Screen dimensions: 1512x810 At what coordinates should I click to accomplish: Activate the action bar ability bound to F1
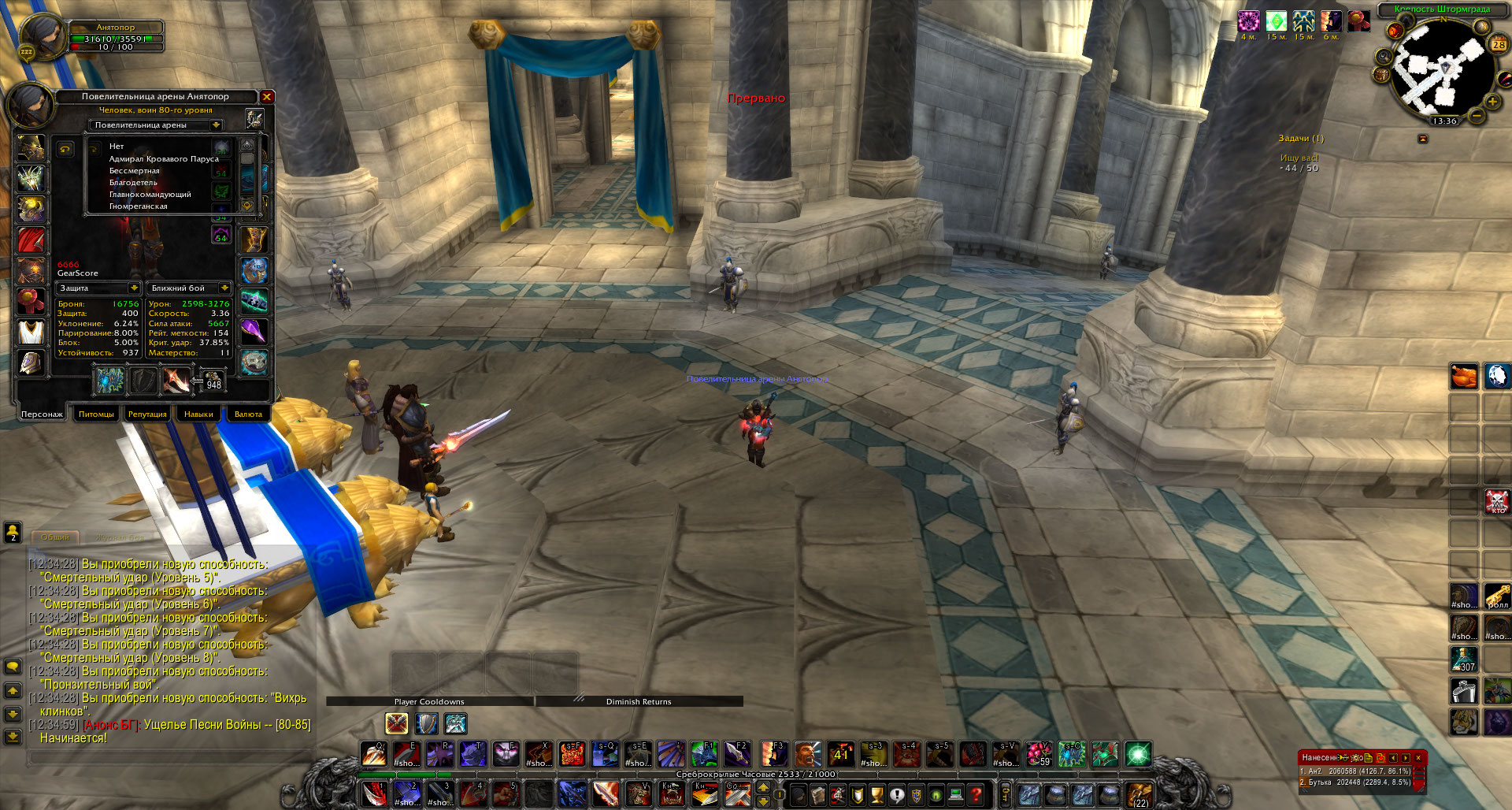coord(703,754)
